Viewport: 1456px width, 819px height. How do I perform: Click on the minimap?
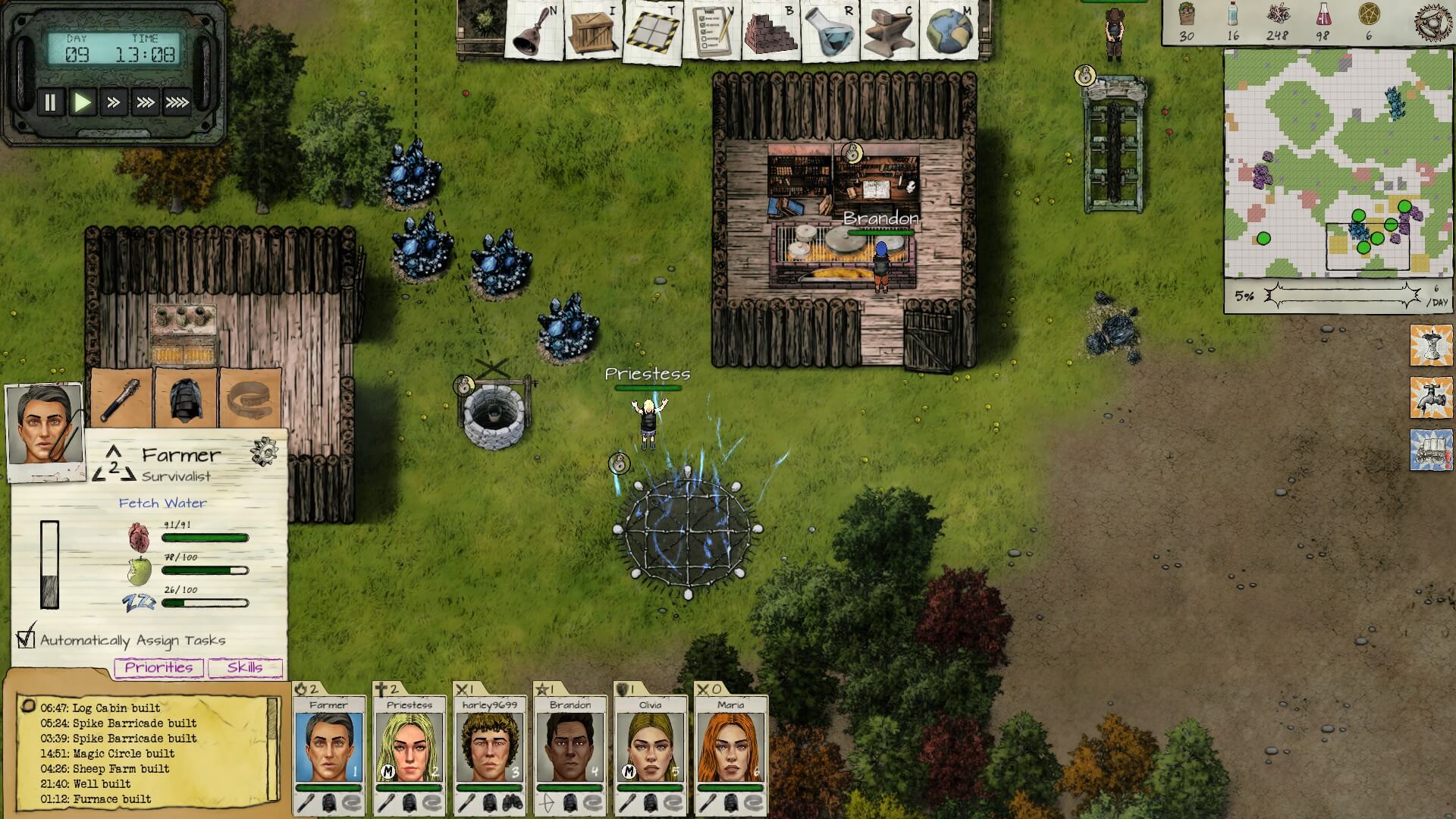(1337, 163)
